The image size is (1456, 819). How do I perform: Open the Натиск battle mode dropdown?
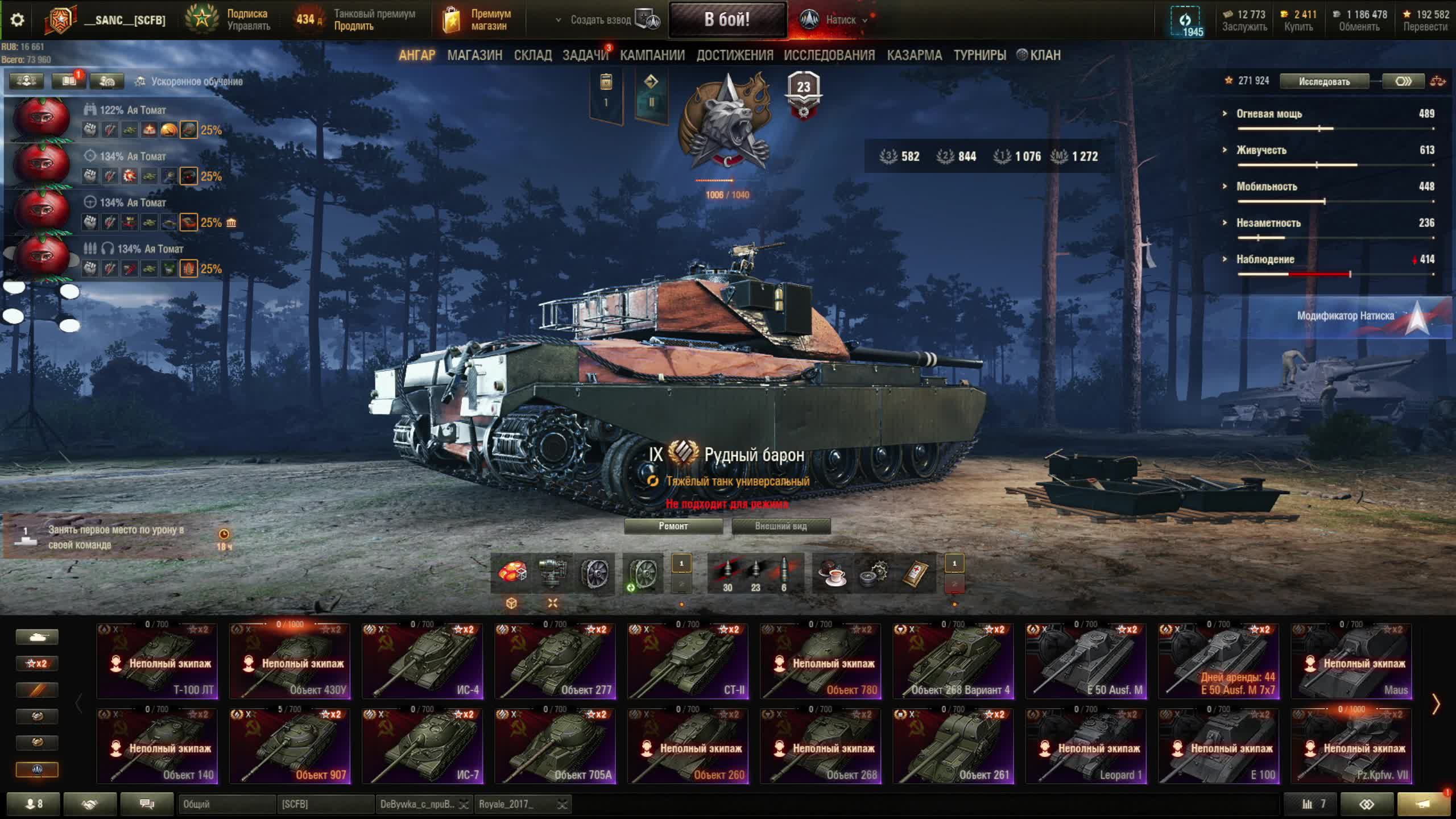point(841,20)
